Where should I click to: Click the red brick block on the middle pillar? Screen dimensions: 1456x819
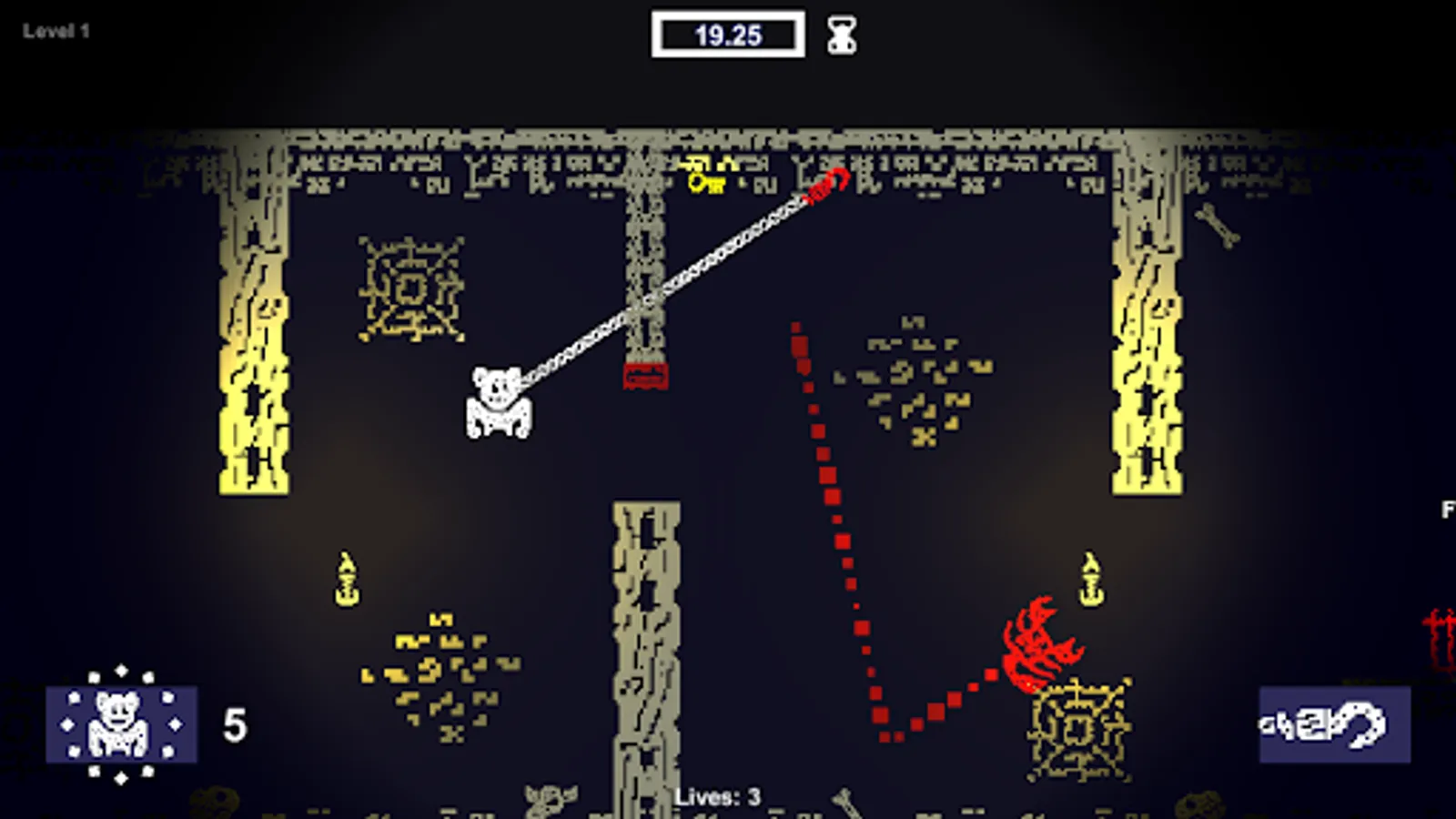(x=643, y=374)
